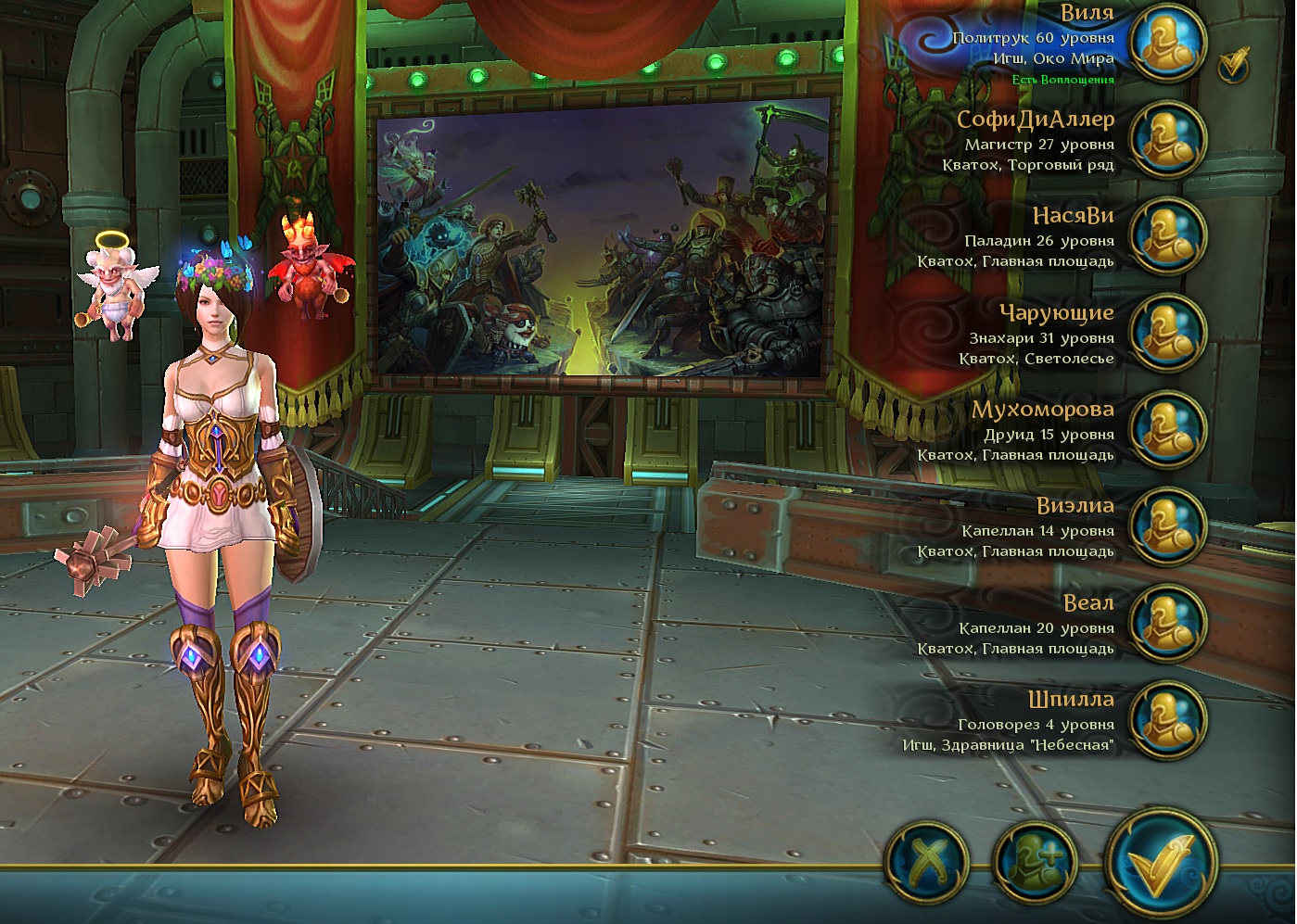
Task: Choose the Друид named Мухоморова
Action: 1167,429
